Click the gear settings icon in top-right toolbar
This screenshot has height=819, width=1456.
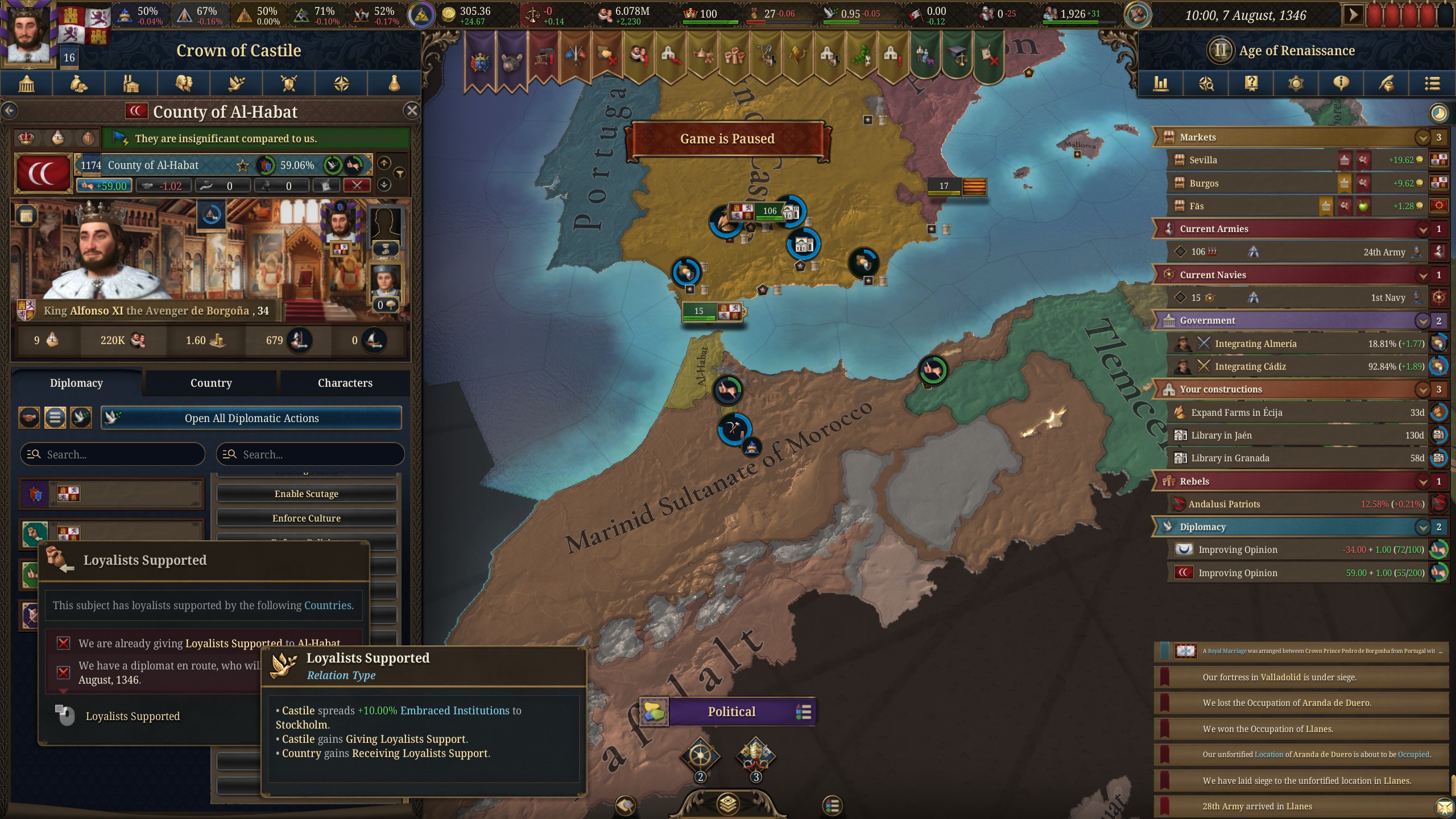coord(1296,84)
